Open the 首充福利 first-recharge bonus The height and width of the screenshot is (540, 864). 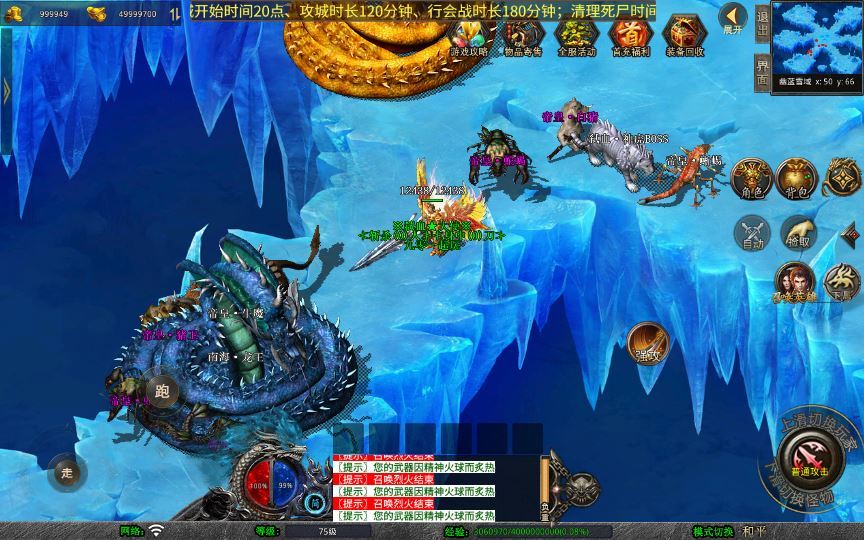629,35
